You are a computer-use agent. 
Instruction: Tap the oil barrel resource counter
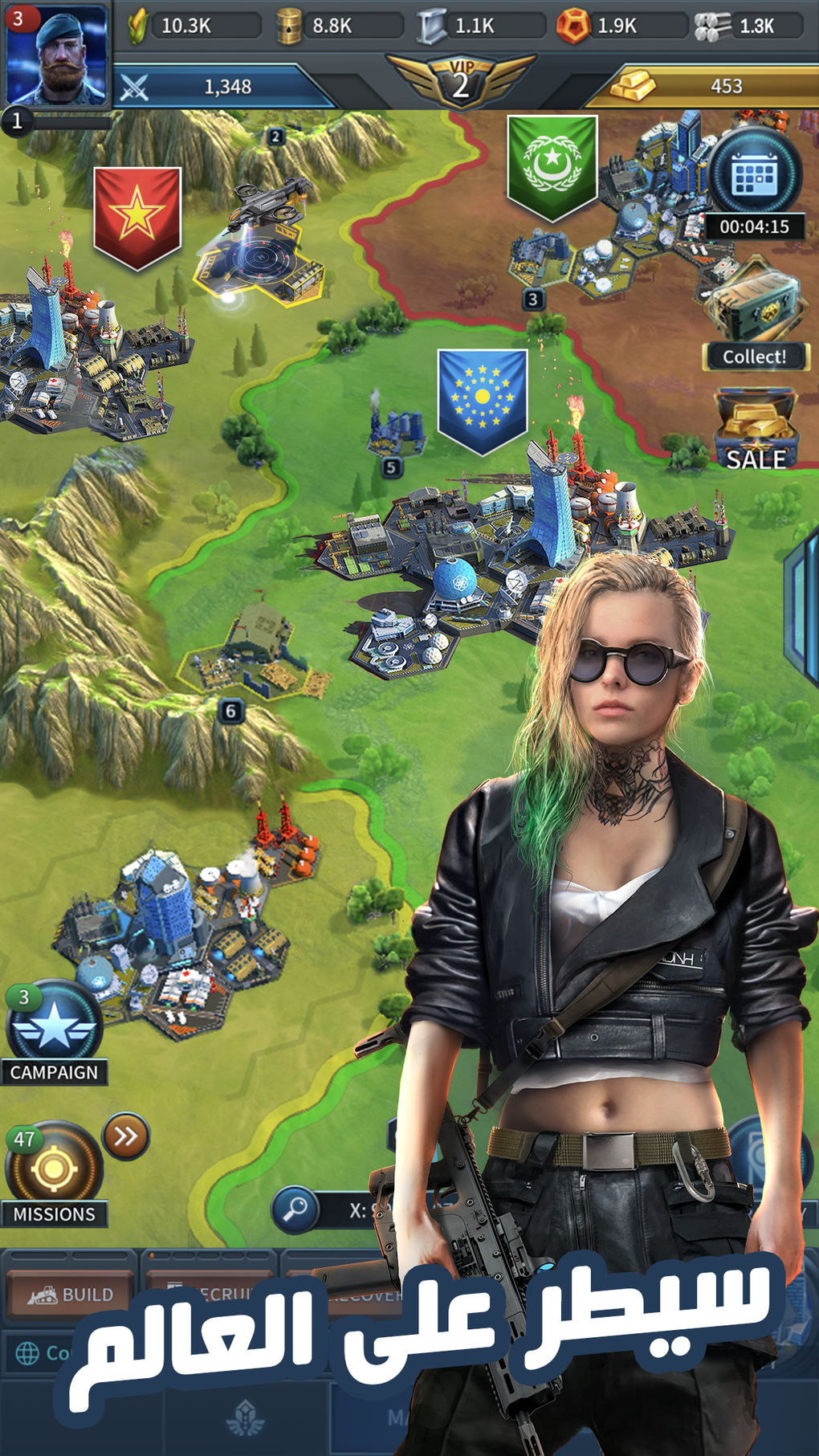337,26
